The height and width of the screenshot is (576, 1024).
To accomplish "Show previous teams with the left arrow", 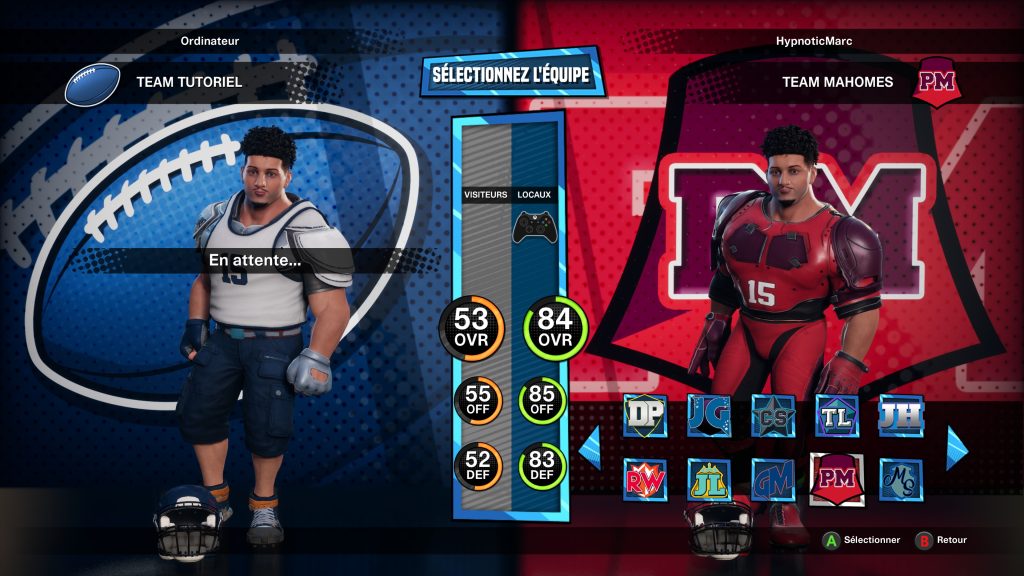I will 590,447.
